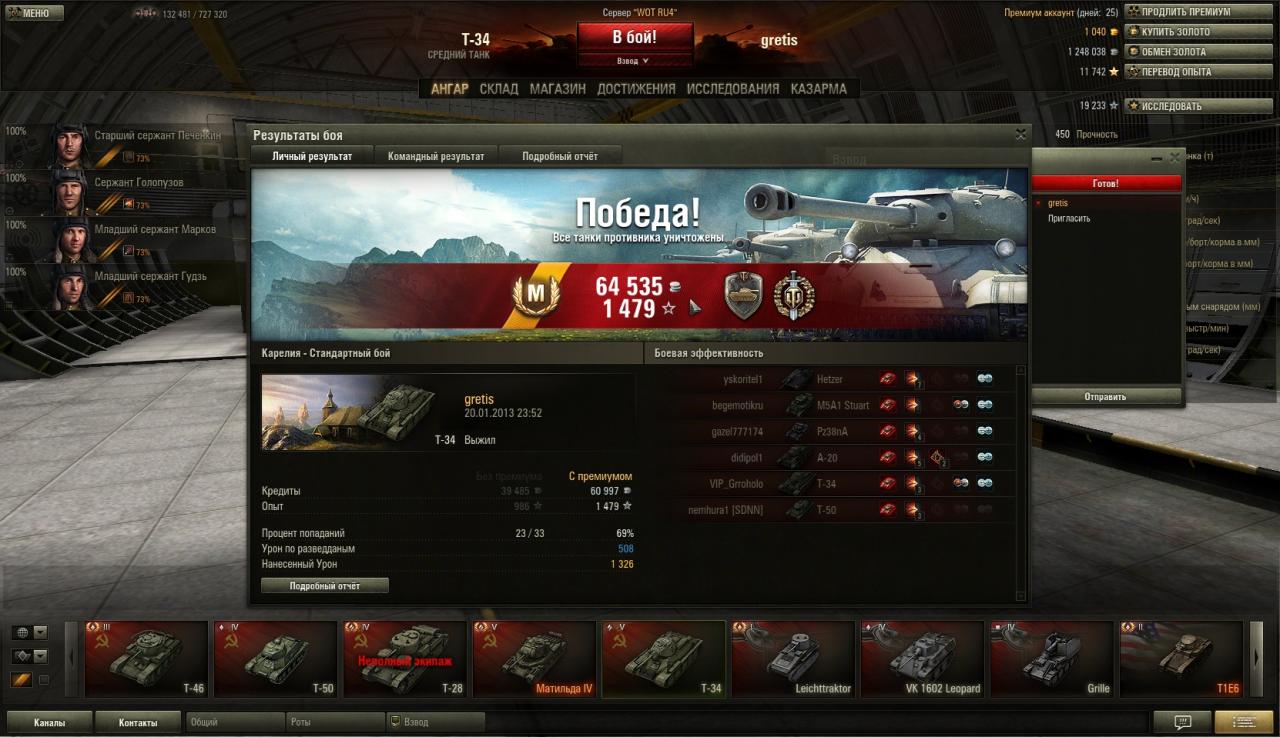1280x737 pixels.
Task: Open the Подробный отчёт tab
Action: (559, 156)
